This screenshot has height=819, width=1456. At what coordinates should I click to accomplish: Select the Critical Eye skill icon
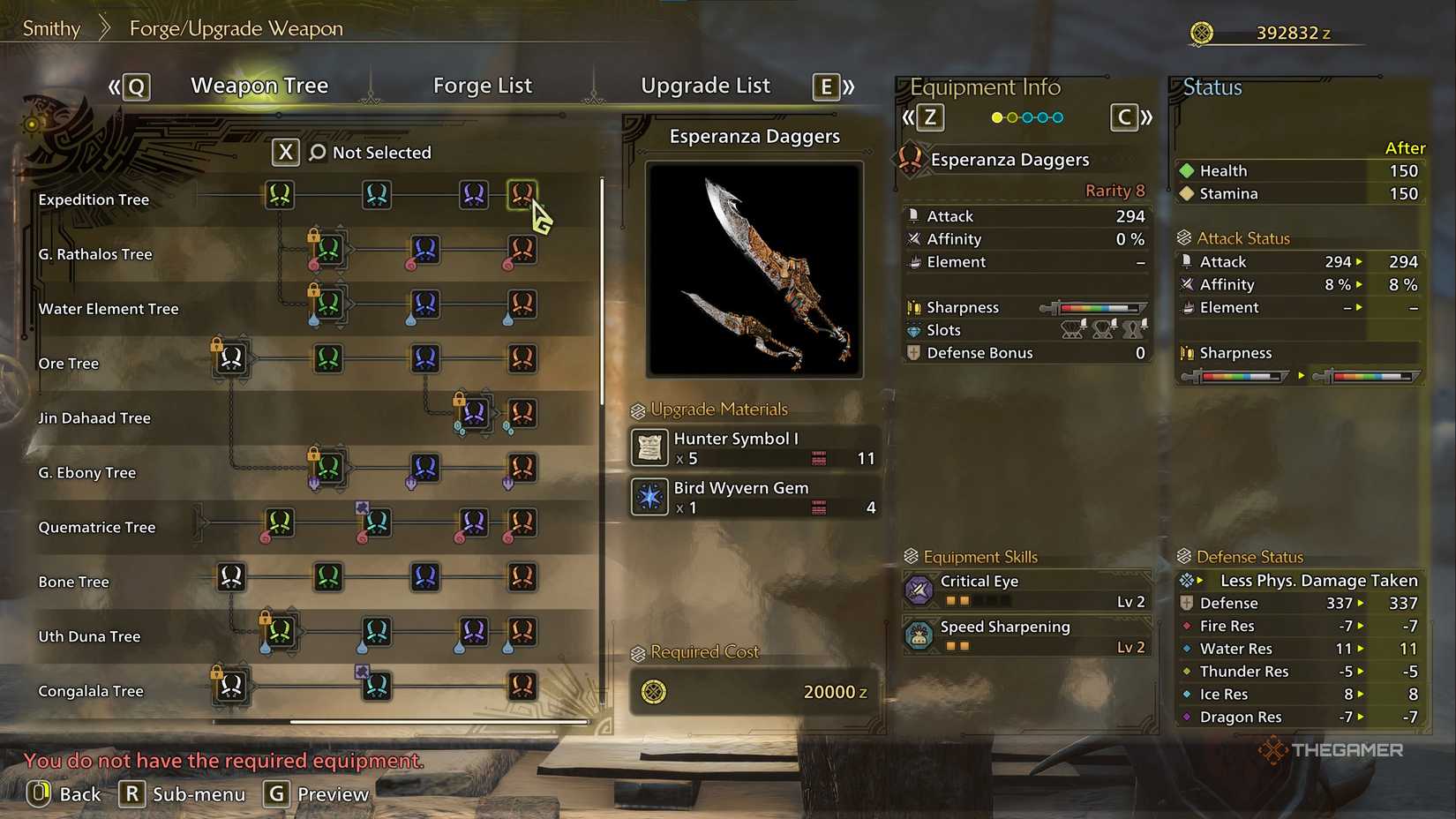[918, 590]
